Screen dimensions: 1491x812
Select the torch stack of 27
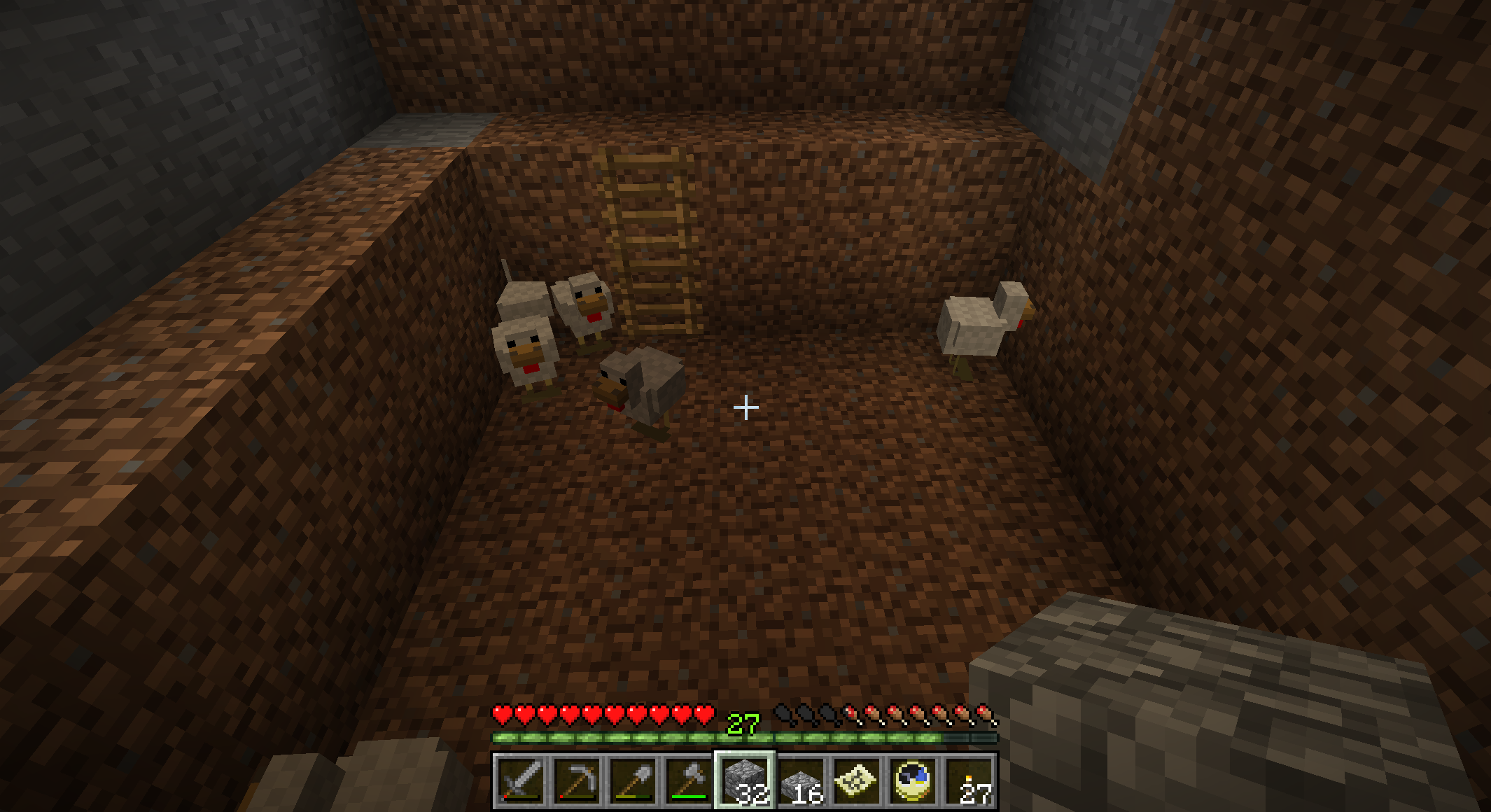point(969,780)
